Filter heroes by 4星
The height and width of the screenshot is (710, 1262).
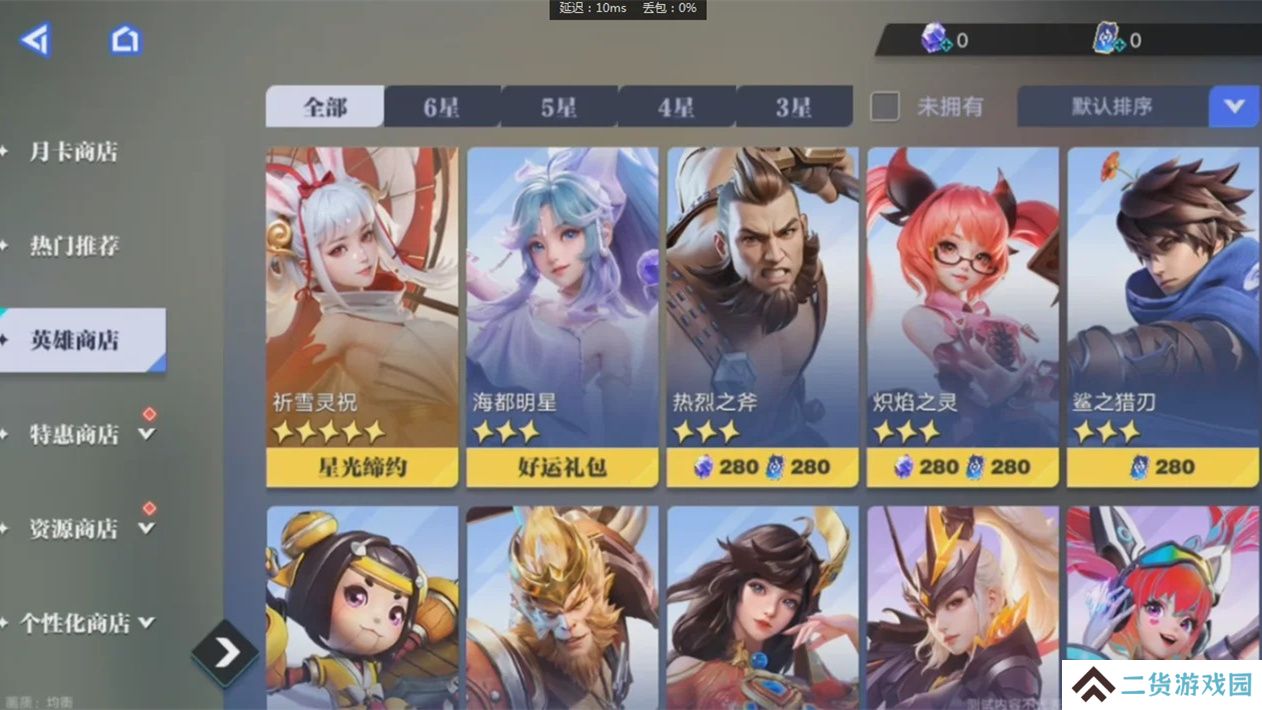676,107
